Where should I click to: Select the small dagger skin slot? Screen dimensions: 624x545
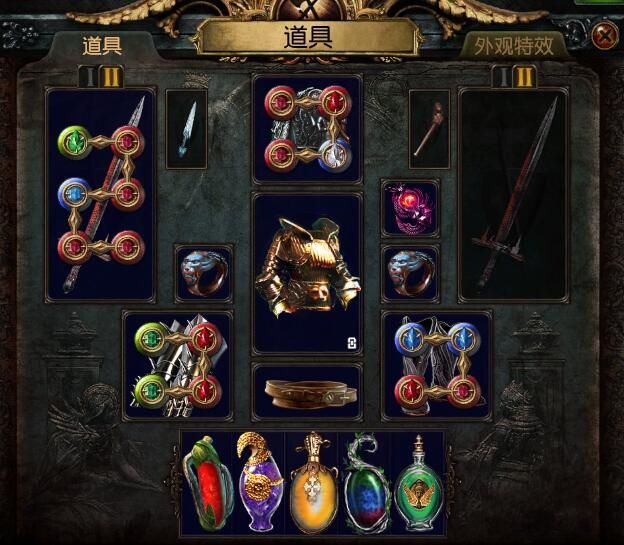tap(187, 129)
